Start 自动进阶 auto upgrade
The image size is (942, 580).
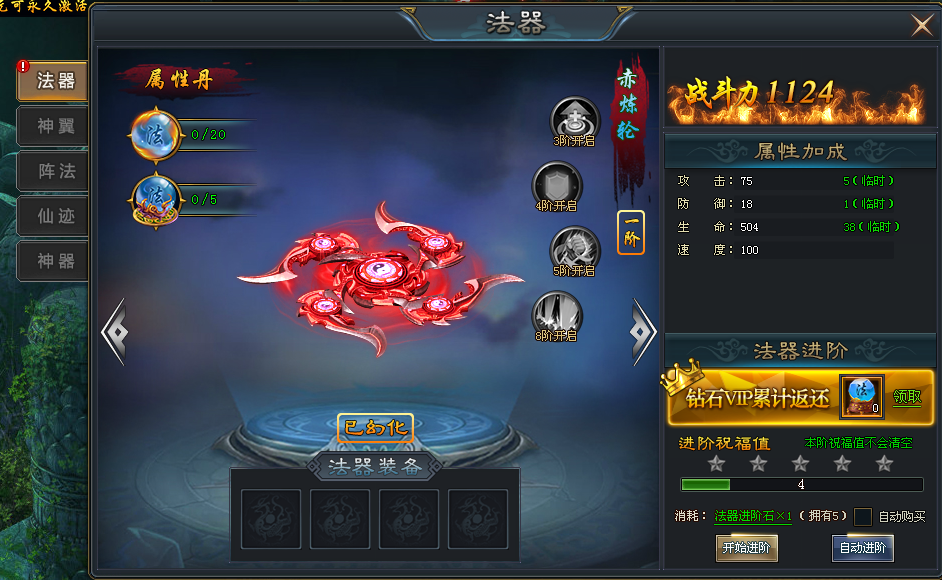pyautogui.click(x=863, y=548)
